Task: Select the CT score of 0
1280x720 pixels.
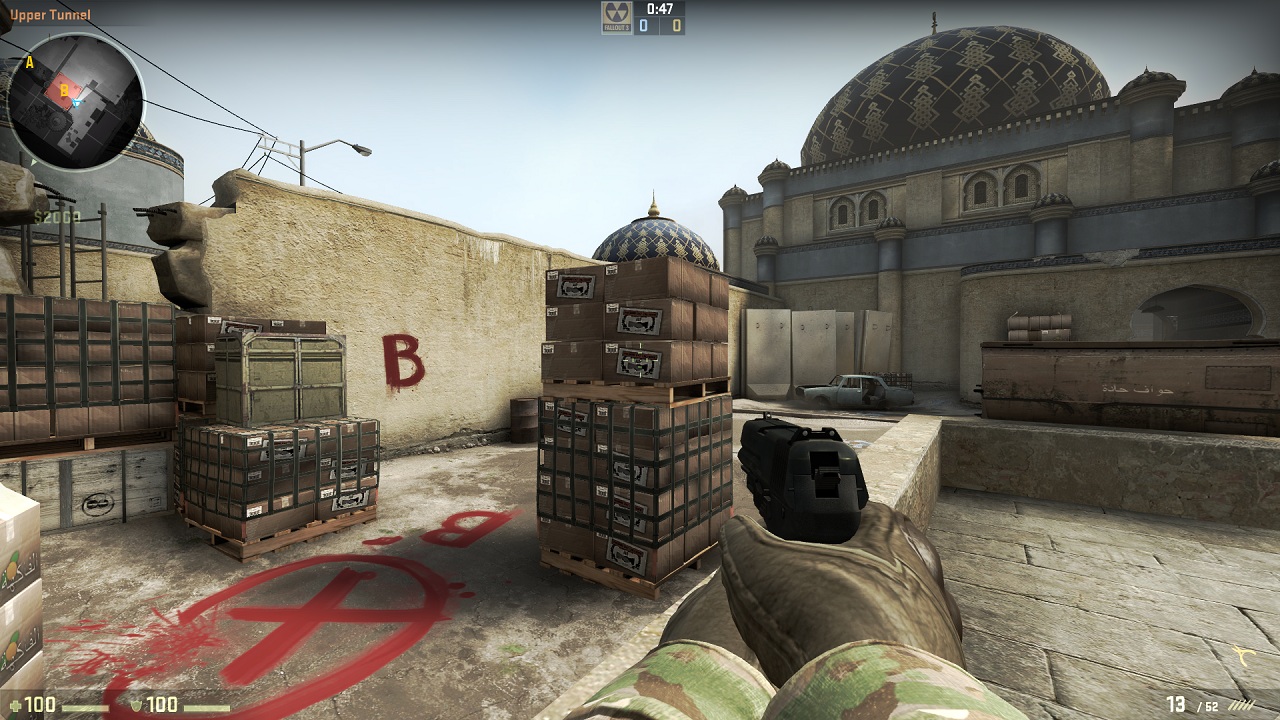Action: tap(642, 25)
